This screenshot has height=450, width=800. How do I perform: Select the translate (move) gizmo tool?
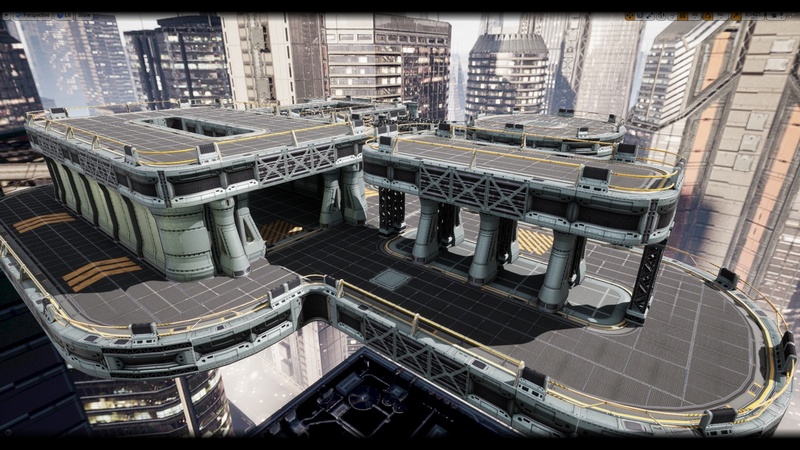coord(630,15)
